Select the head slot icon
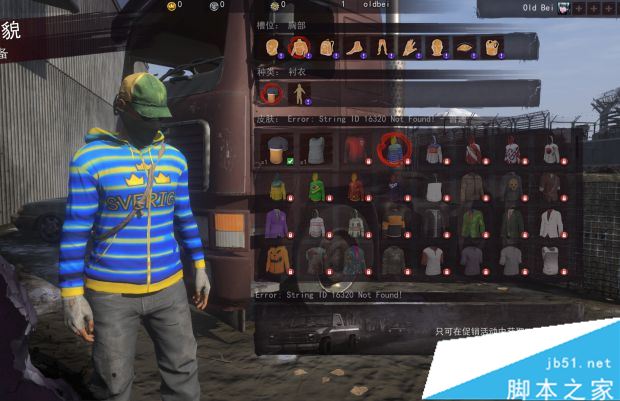 (x=271, y=47)
